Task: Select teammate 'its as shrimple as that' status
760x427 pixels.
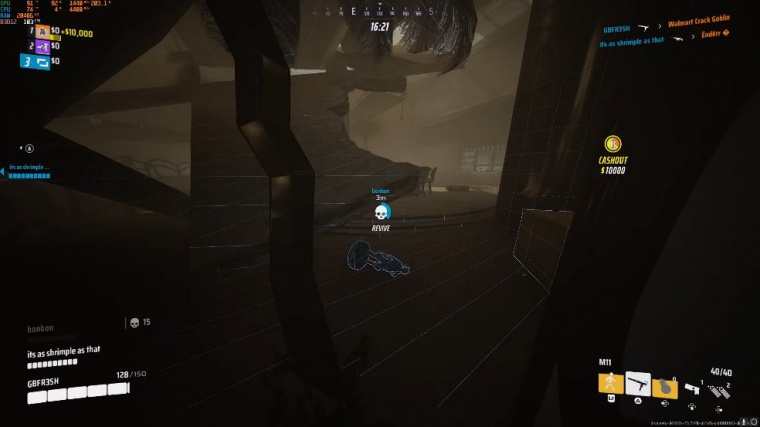Action: click(x=30, y=171)
